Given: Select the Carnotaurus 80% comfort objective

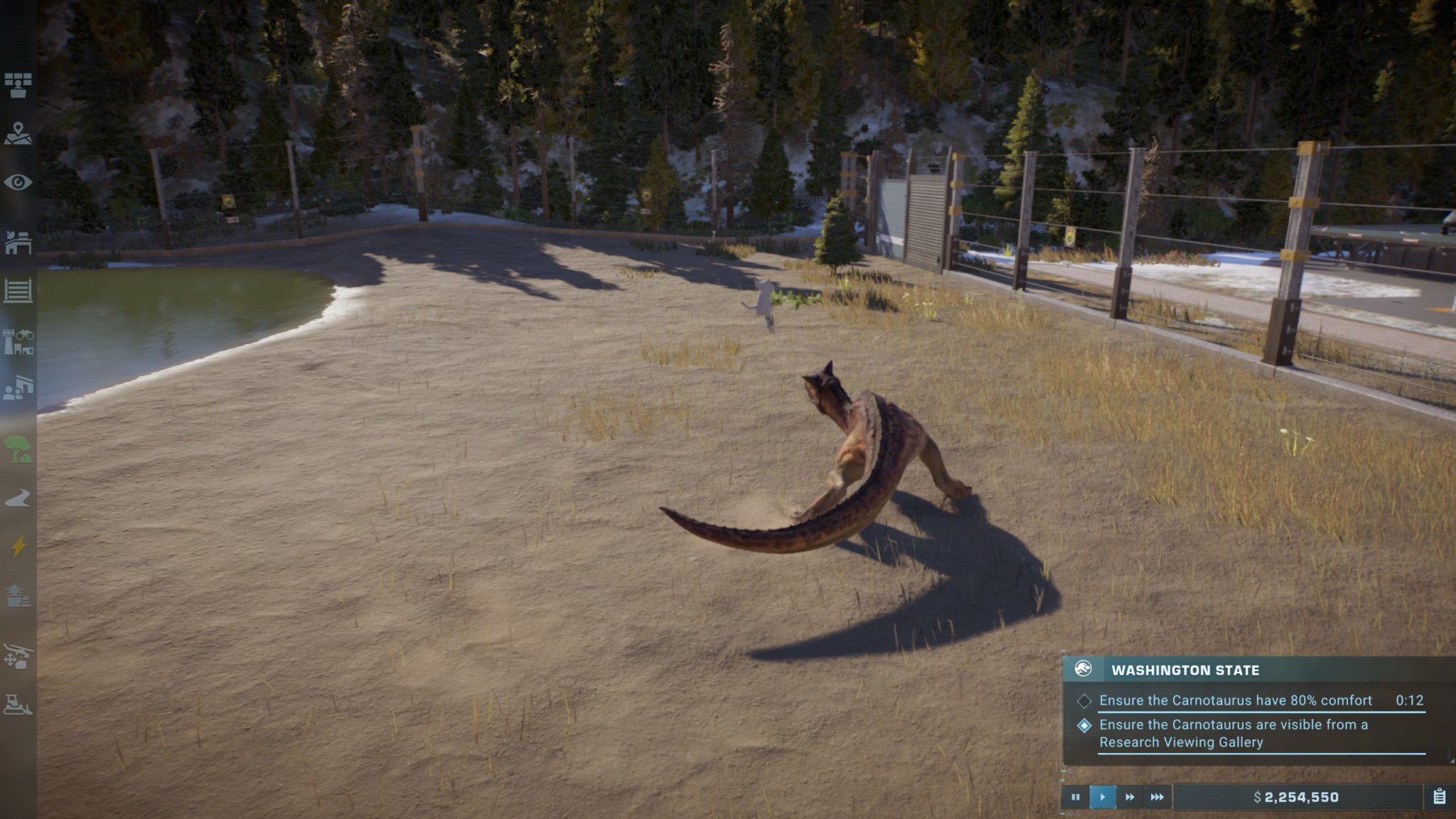Looking at the screenshot, I should coord(1235,700).
